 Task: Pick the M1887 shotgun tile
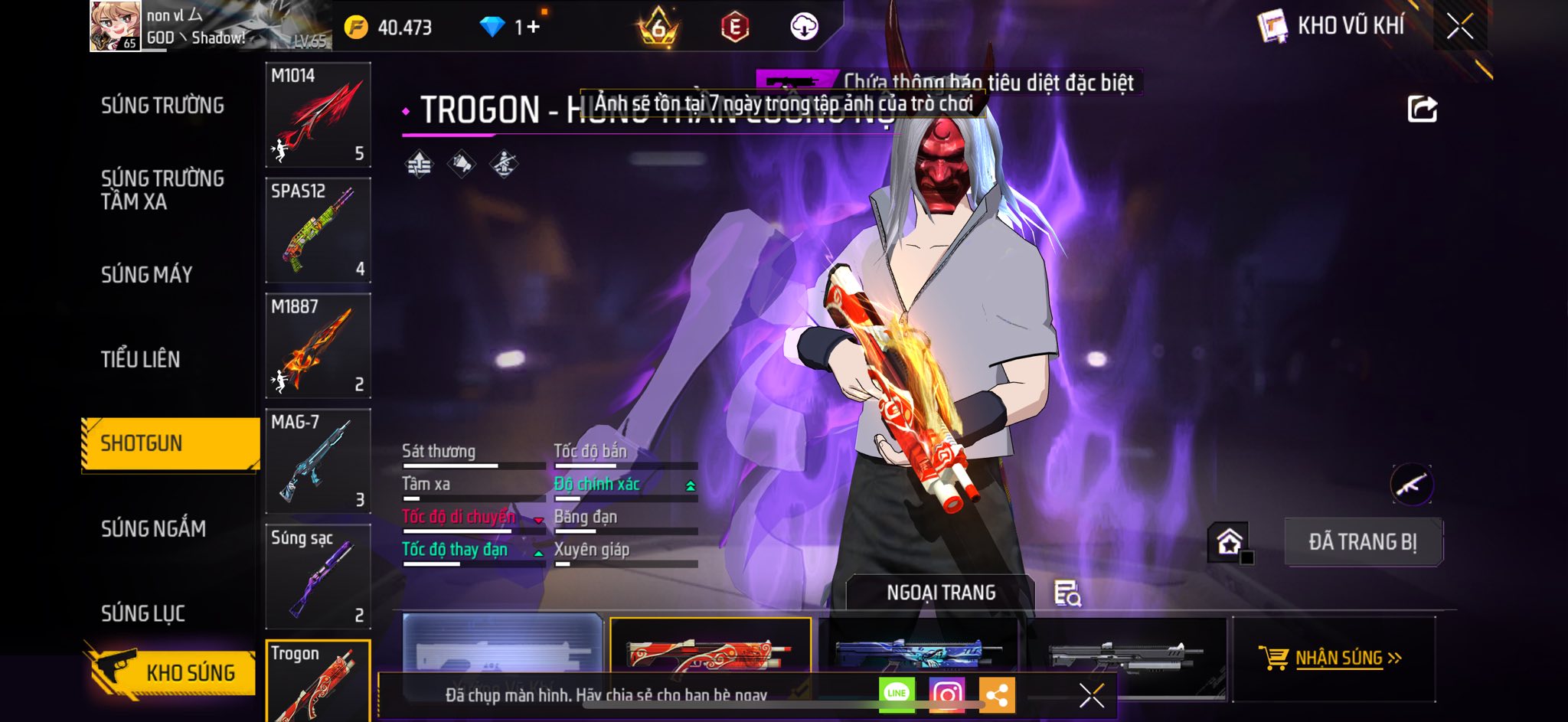pos(318,346)
